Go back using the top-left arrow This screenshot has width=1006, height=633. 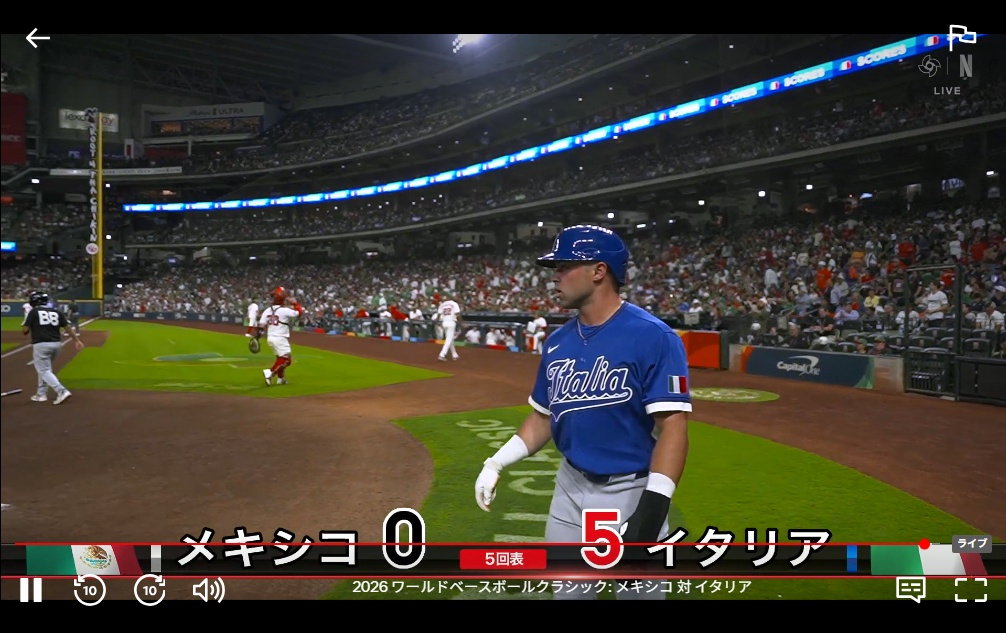click(x=38, y=38)
